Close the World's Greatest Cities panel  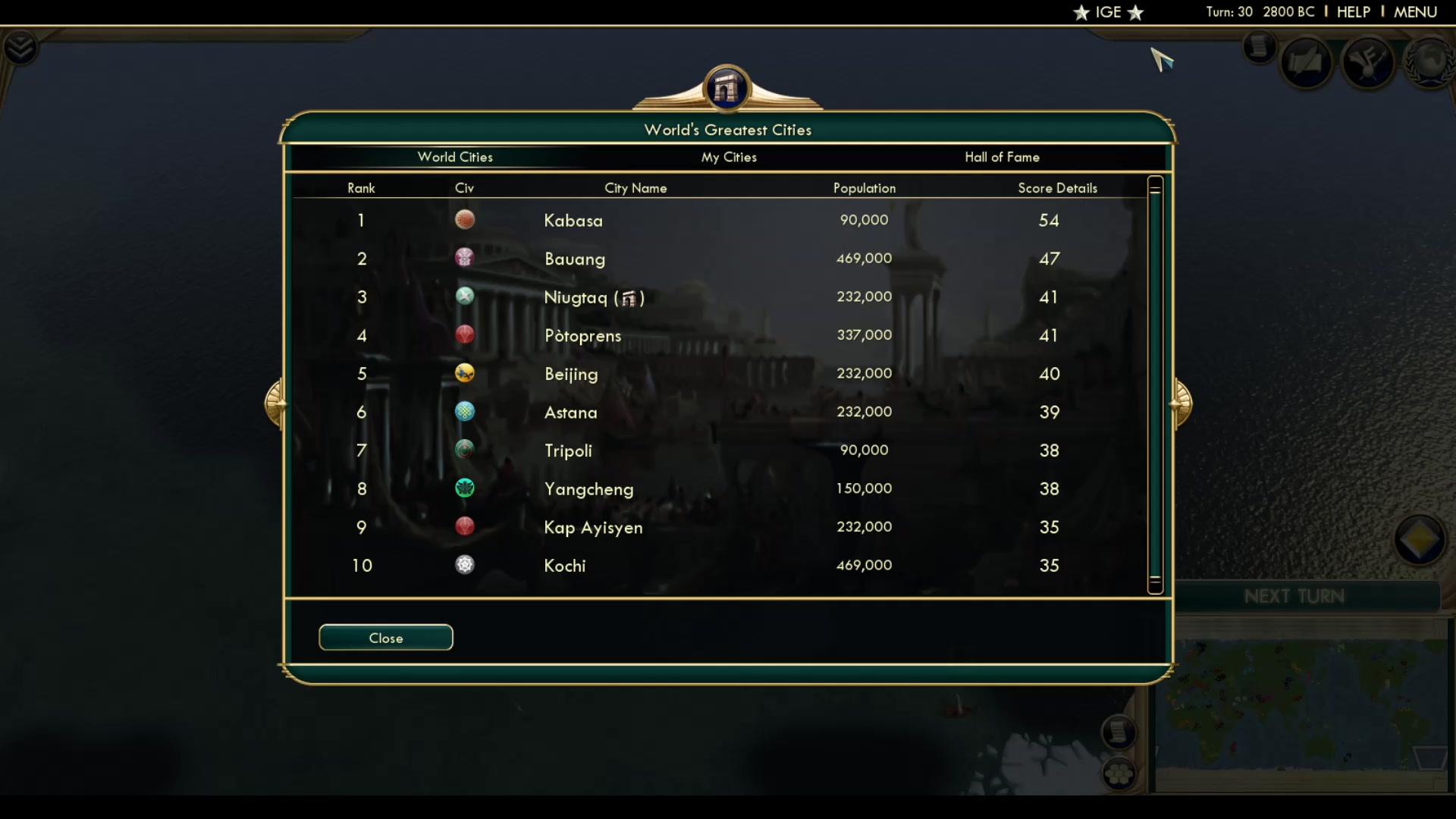385,637
